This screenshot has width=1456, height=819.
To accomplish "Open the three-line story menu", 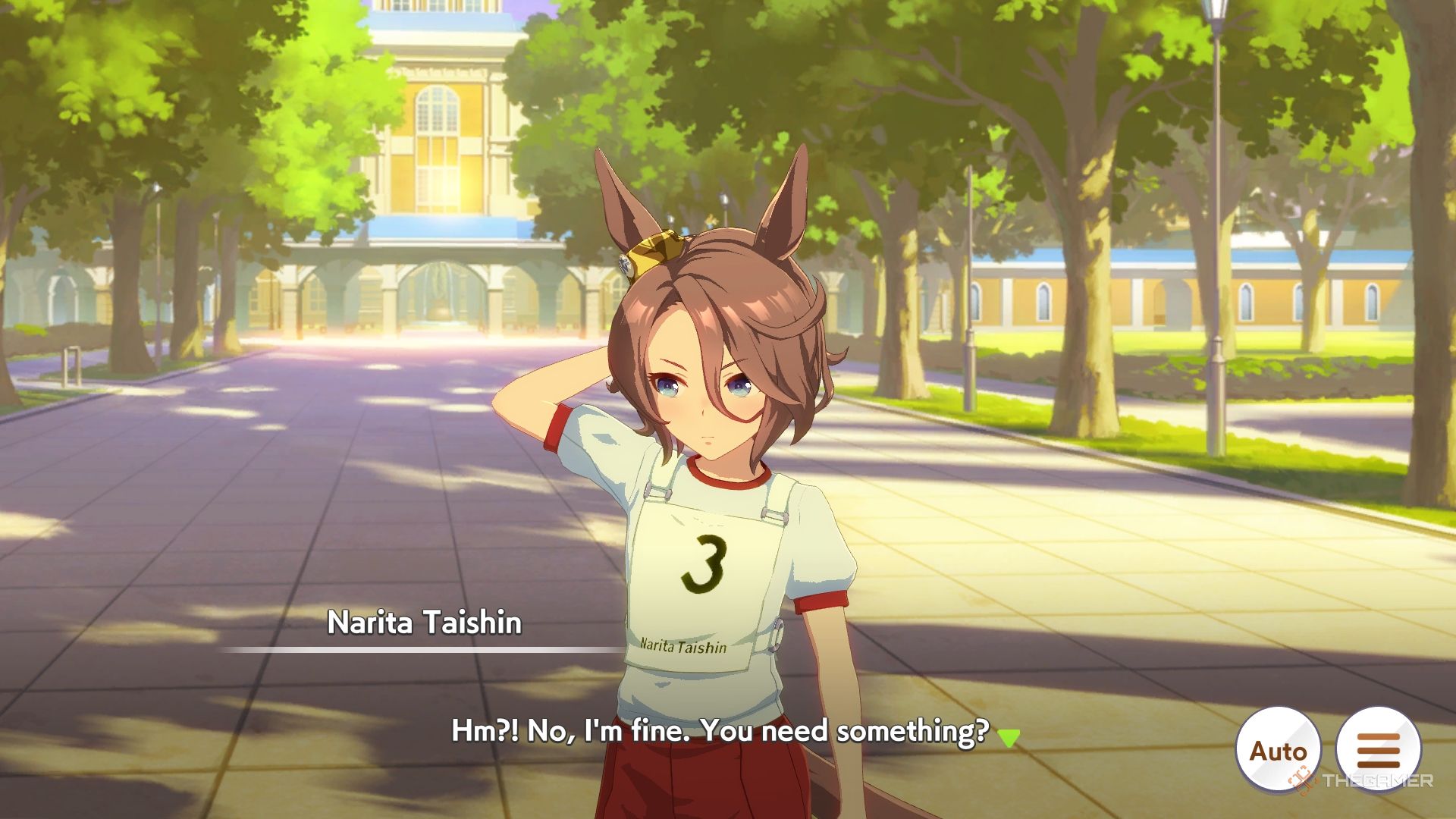I will tap(1378, 750).
